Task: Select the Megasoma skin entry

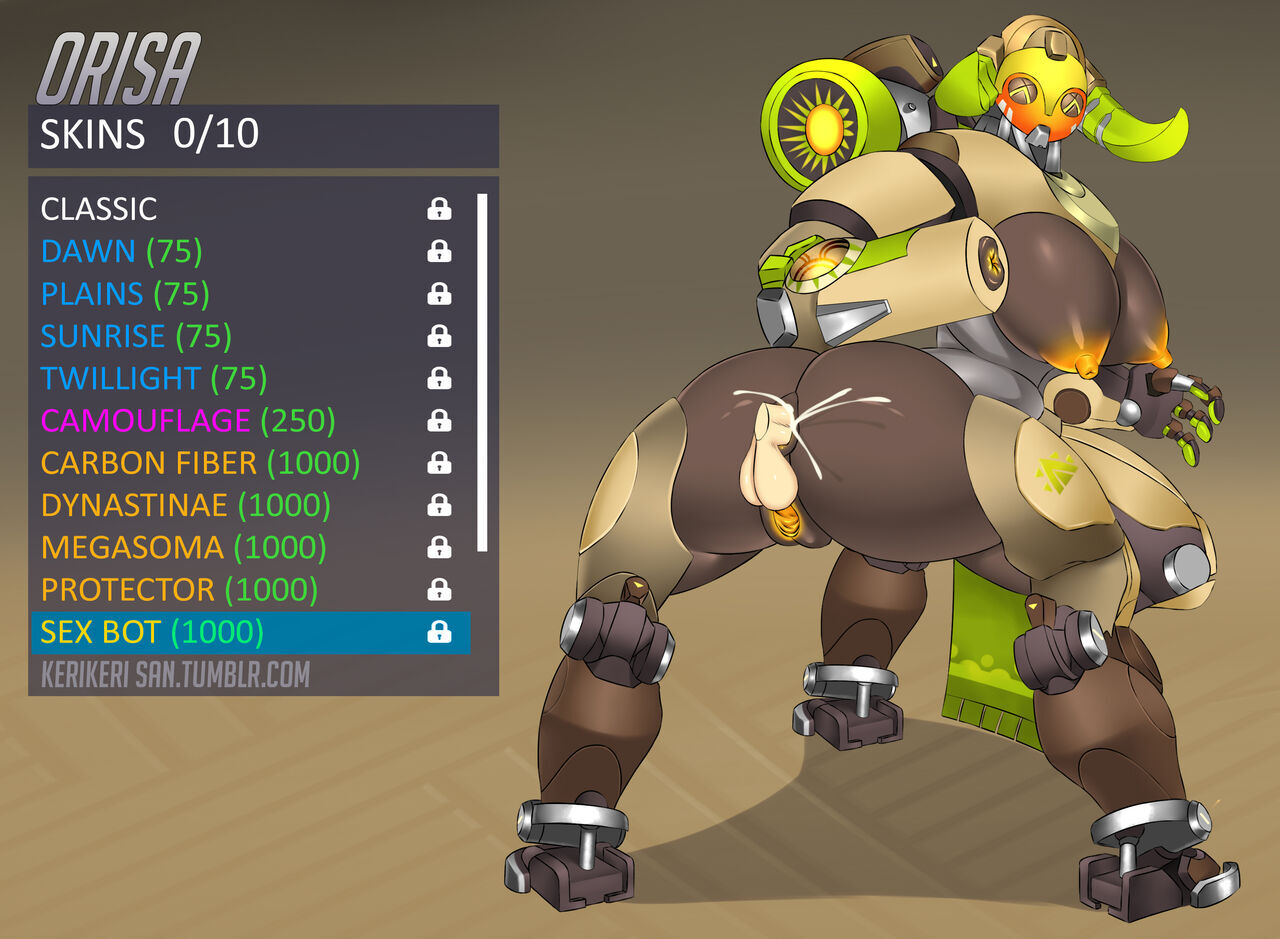Action: click(x=183, y=548)
